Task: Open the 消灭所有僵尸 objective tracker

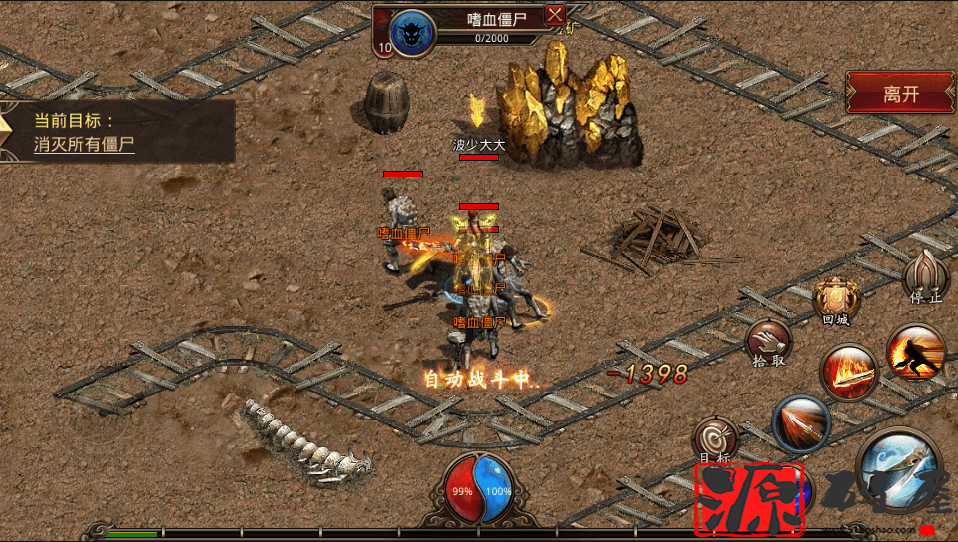Action: (84, 144)
